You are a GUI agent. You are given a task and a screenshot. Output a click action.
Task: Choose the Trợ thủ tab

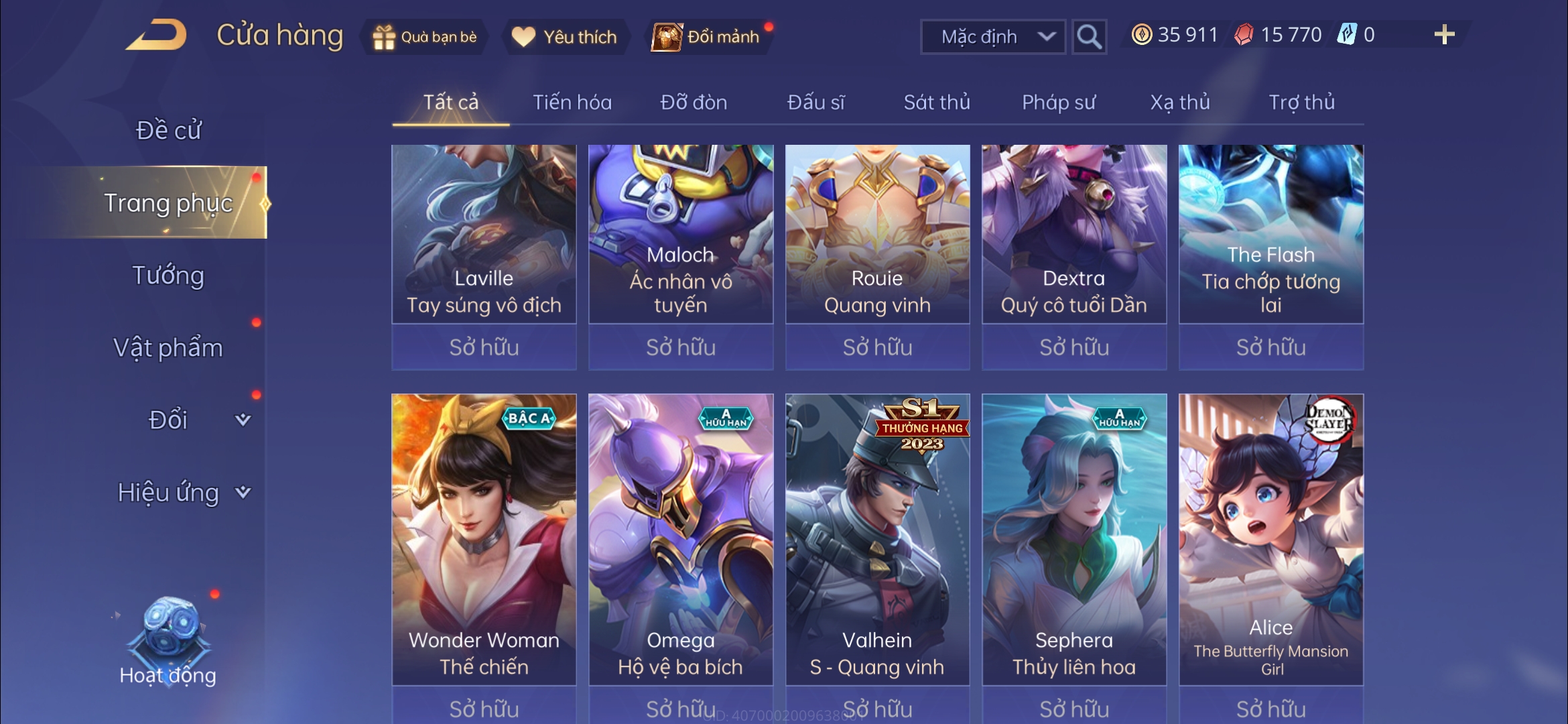coord(1301,103)
